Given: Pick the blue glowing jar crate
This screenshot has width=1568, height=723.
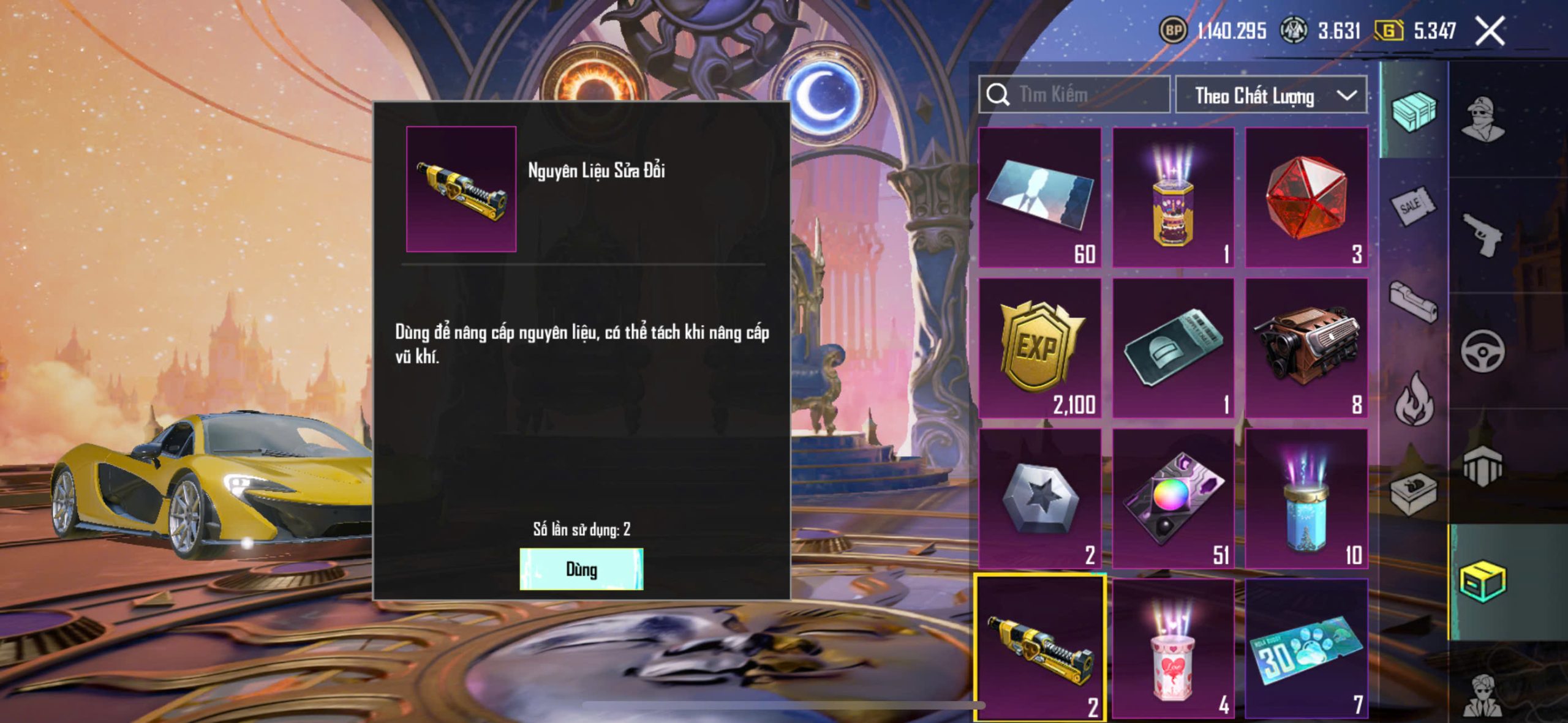Looking at the screenshot, I should [x=1306, y=498].
